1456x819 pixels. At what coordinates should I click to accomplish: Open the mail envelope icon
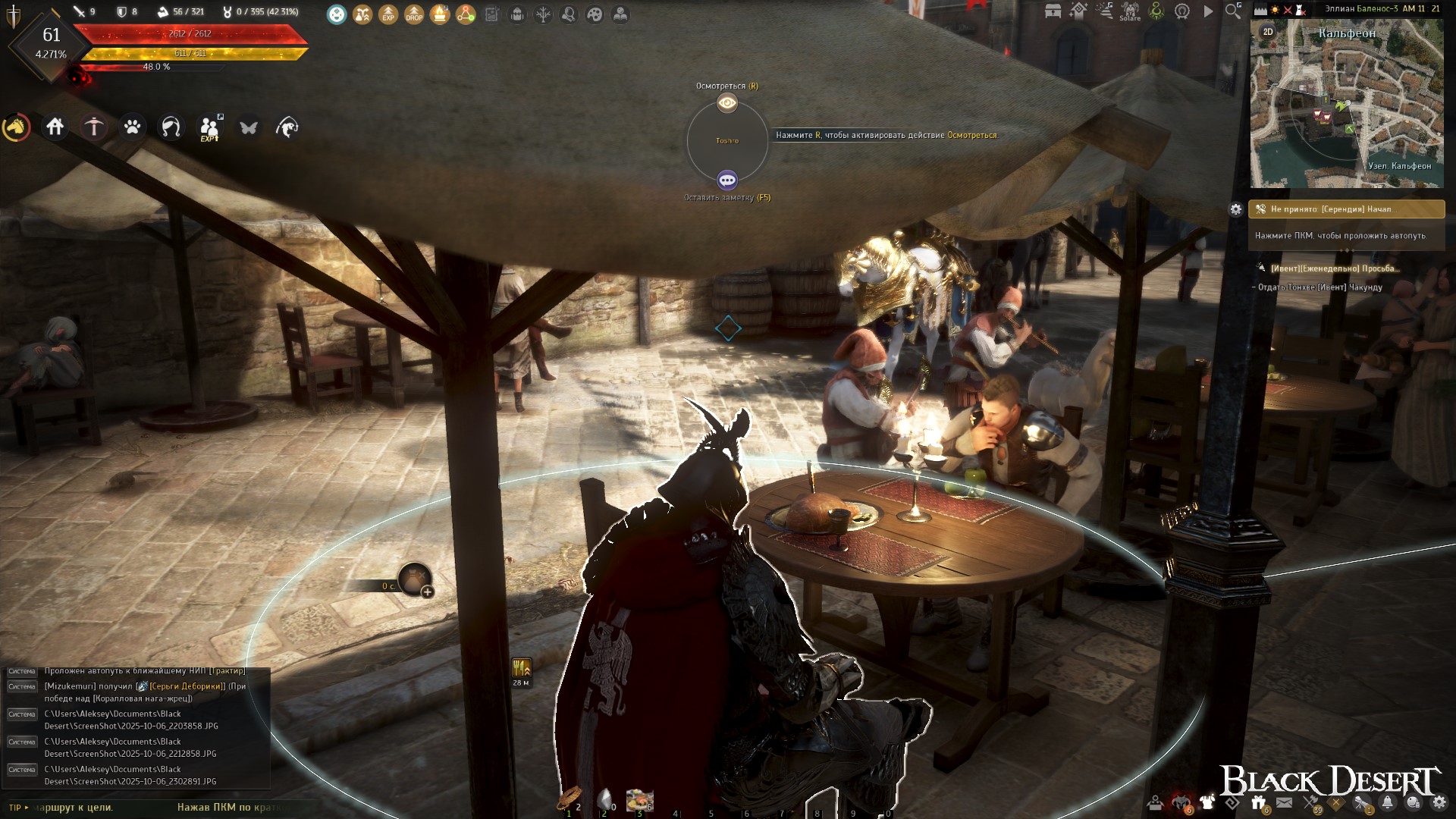[x=1284, y=802]
